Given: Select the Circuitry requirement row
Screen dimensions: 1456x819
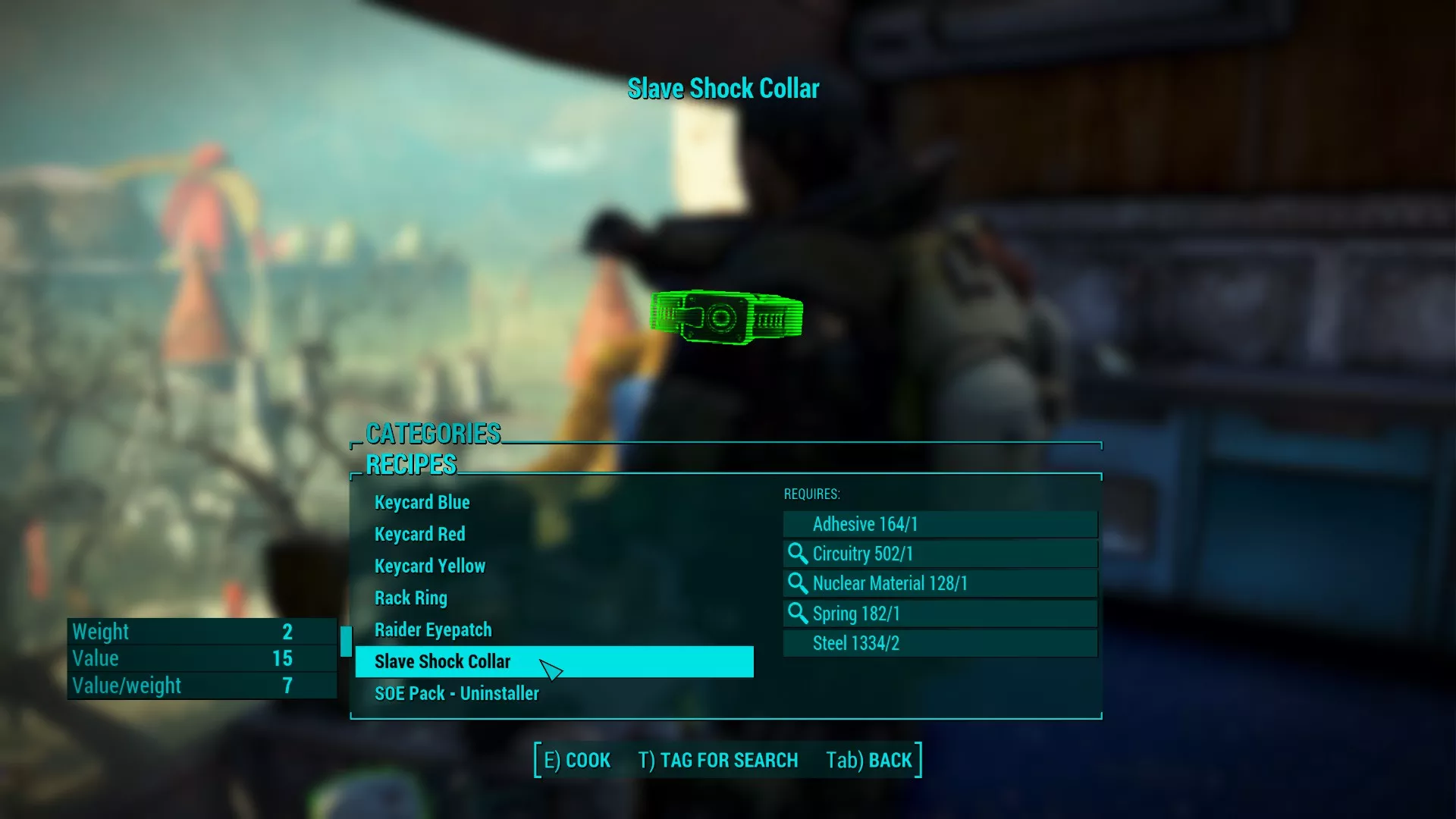Looking at the screenshot, I should point(940,554).
